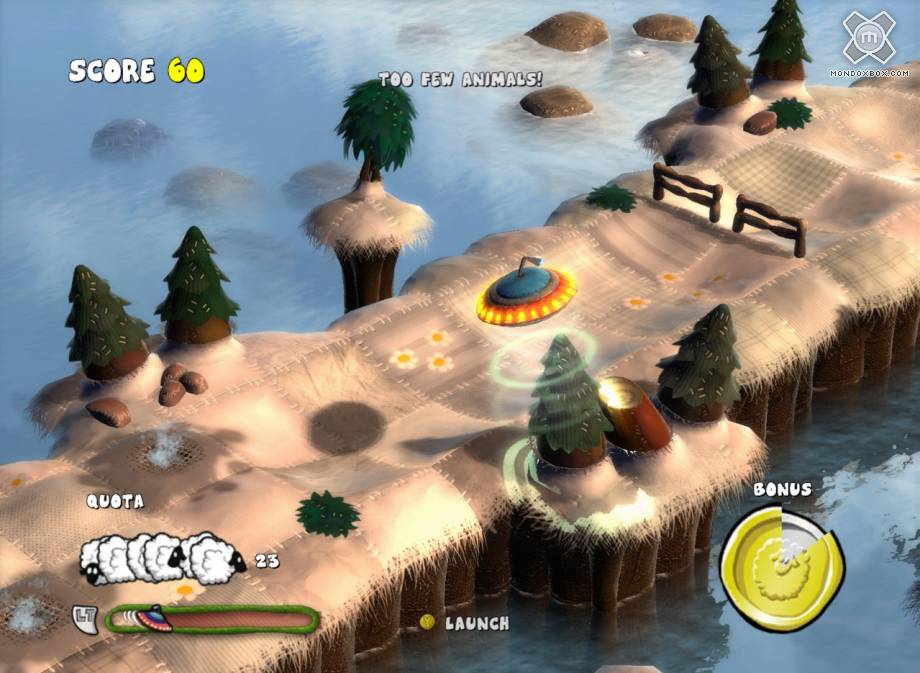Click the sheep quota tracker
920x673 pixels.
(165, 556)
